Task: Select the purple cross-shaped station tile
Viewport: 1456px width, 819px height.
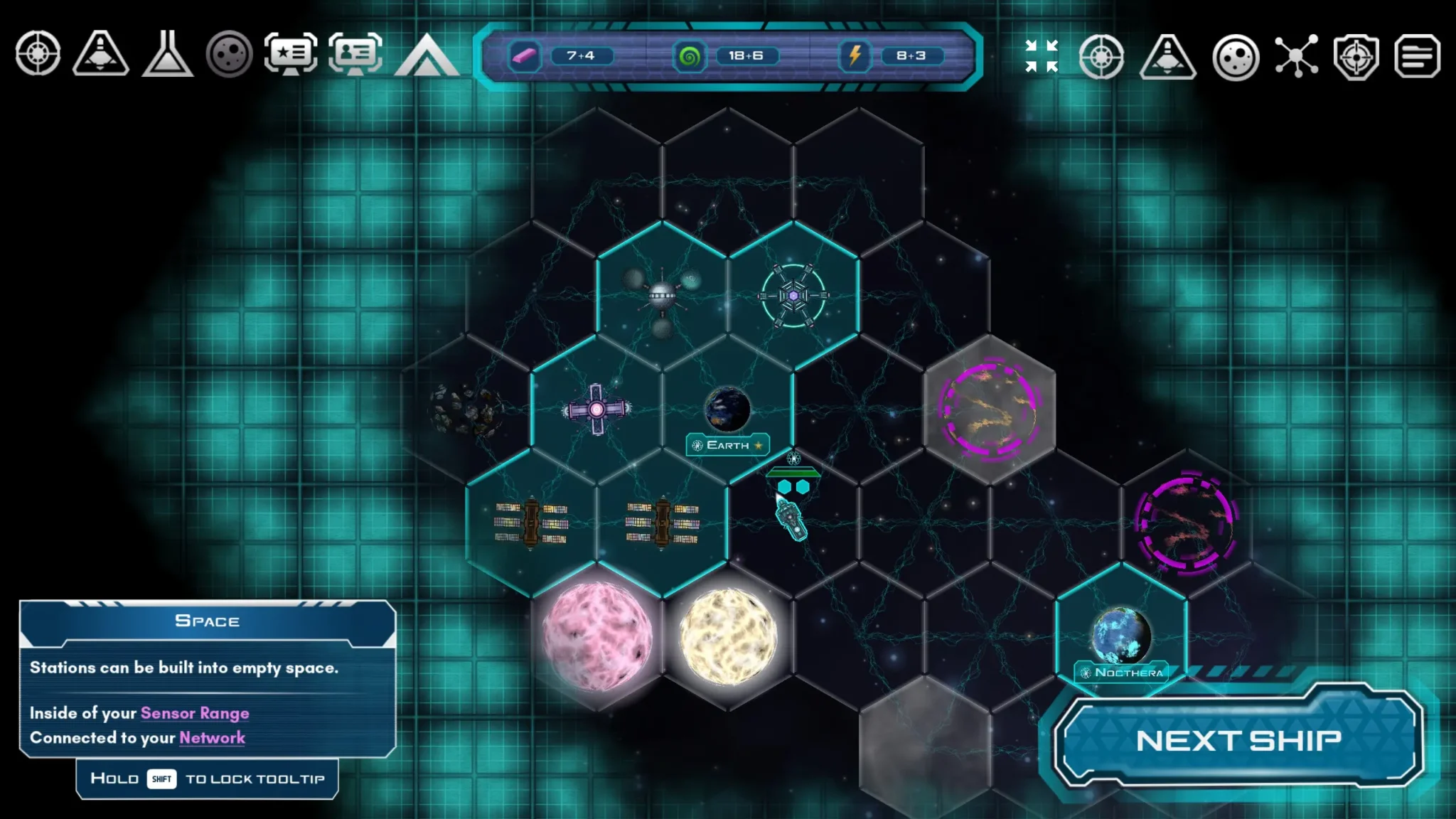Action: 596,409
